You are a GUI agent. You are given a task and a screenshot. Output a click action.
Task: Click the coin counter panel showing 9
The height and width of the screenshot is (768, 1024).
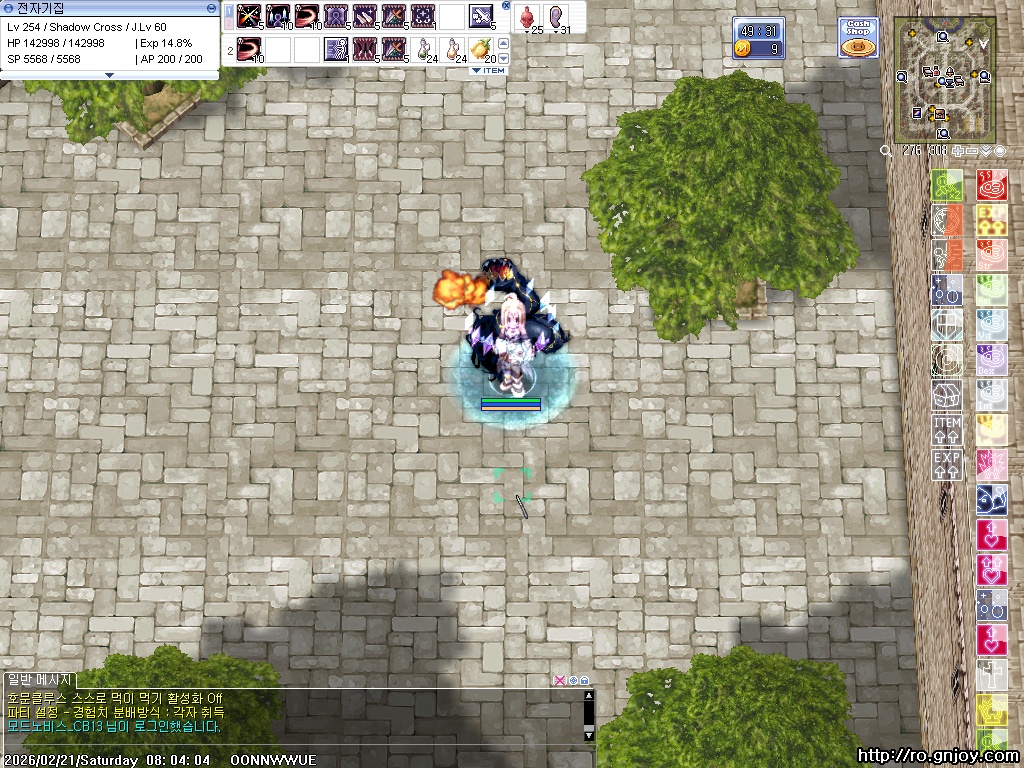tap(758, 48)
